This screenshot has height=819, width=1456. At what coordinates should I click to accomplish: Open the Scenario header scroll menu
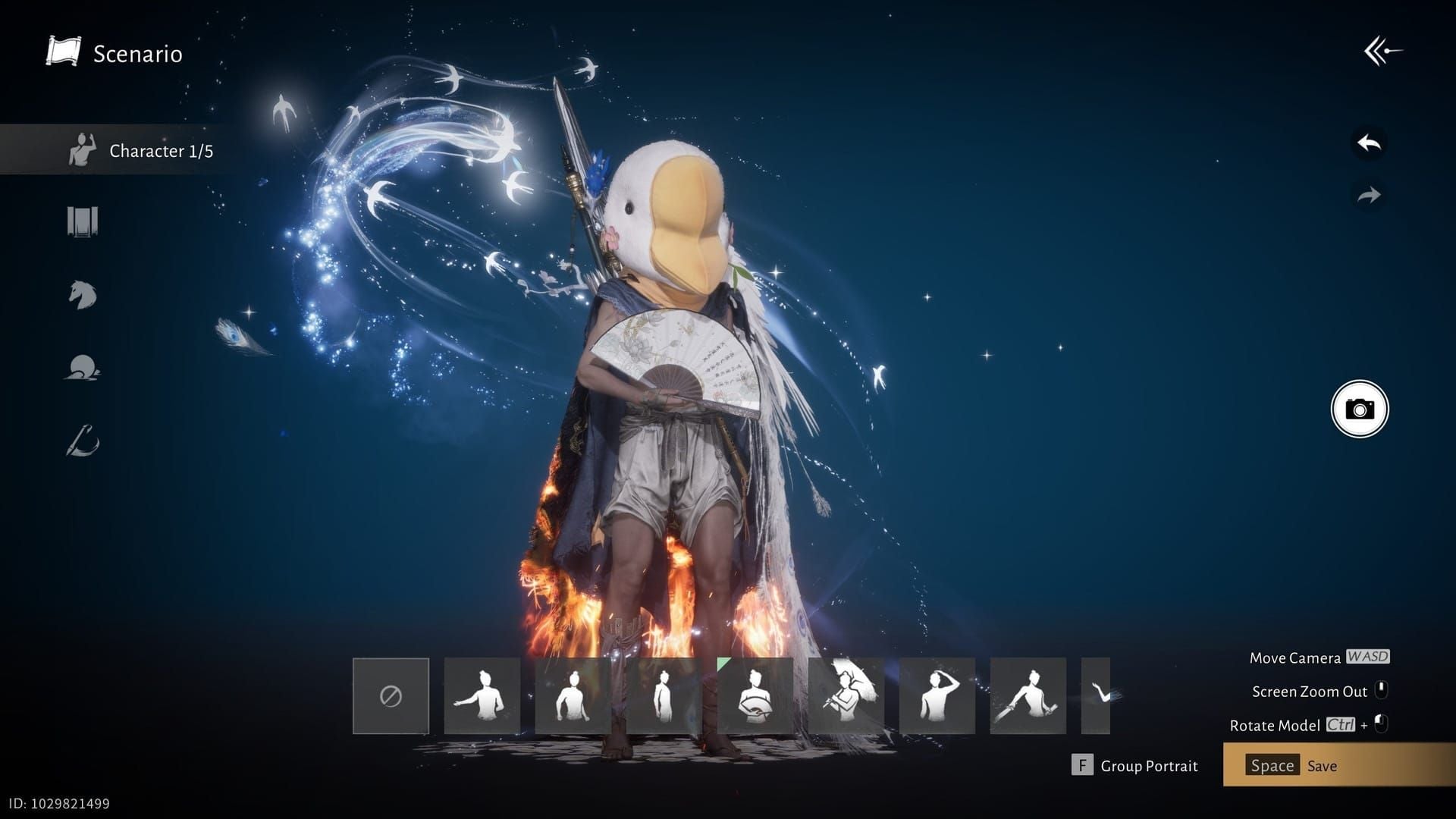pos(114,53)
